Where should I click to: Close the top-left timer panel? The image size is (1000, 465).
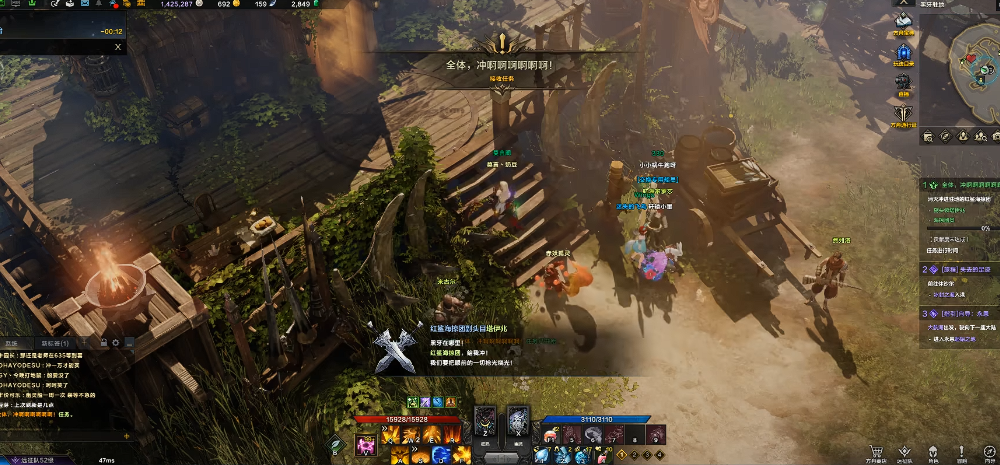pyautogui.click(x=117, y=46)
